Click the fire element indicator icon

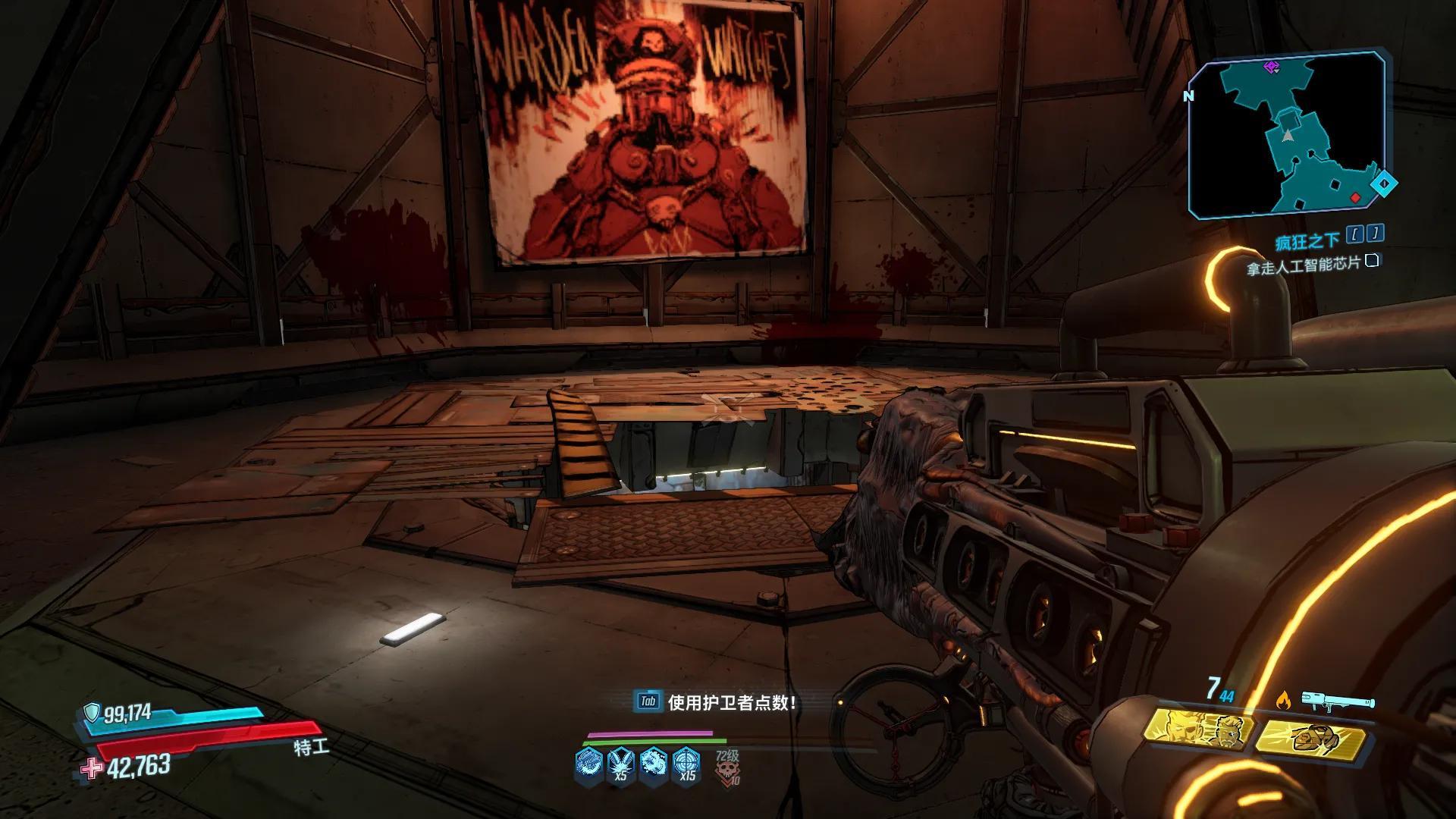(1283, 699)
